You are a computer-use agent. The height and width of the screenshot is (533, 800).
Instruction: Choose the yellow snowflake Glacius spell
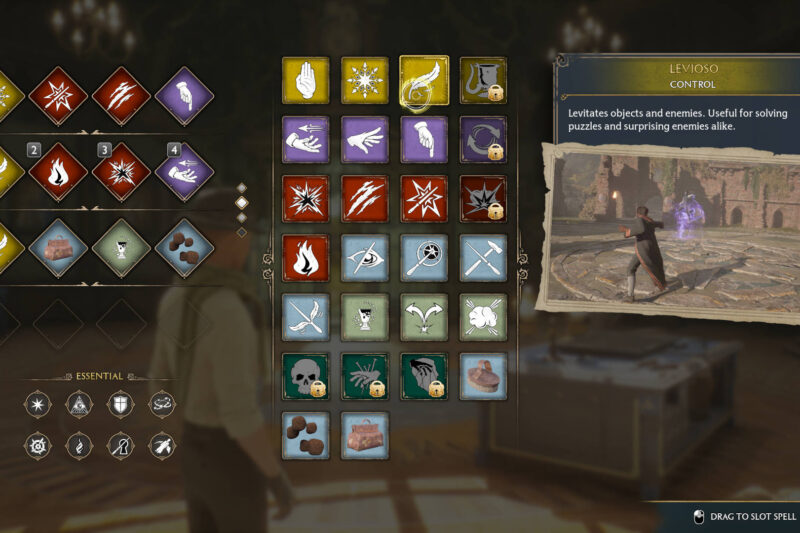point(365,80)
